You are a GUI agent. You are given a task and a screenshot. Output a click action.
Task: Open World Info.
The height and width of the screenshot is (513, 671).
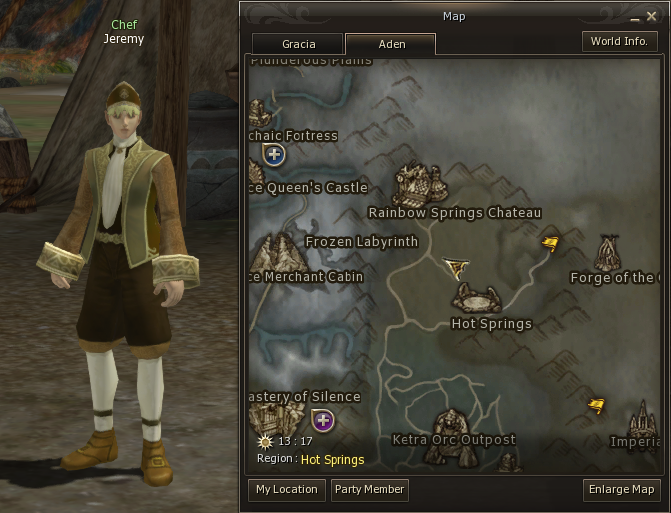tap(619, 42)
